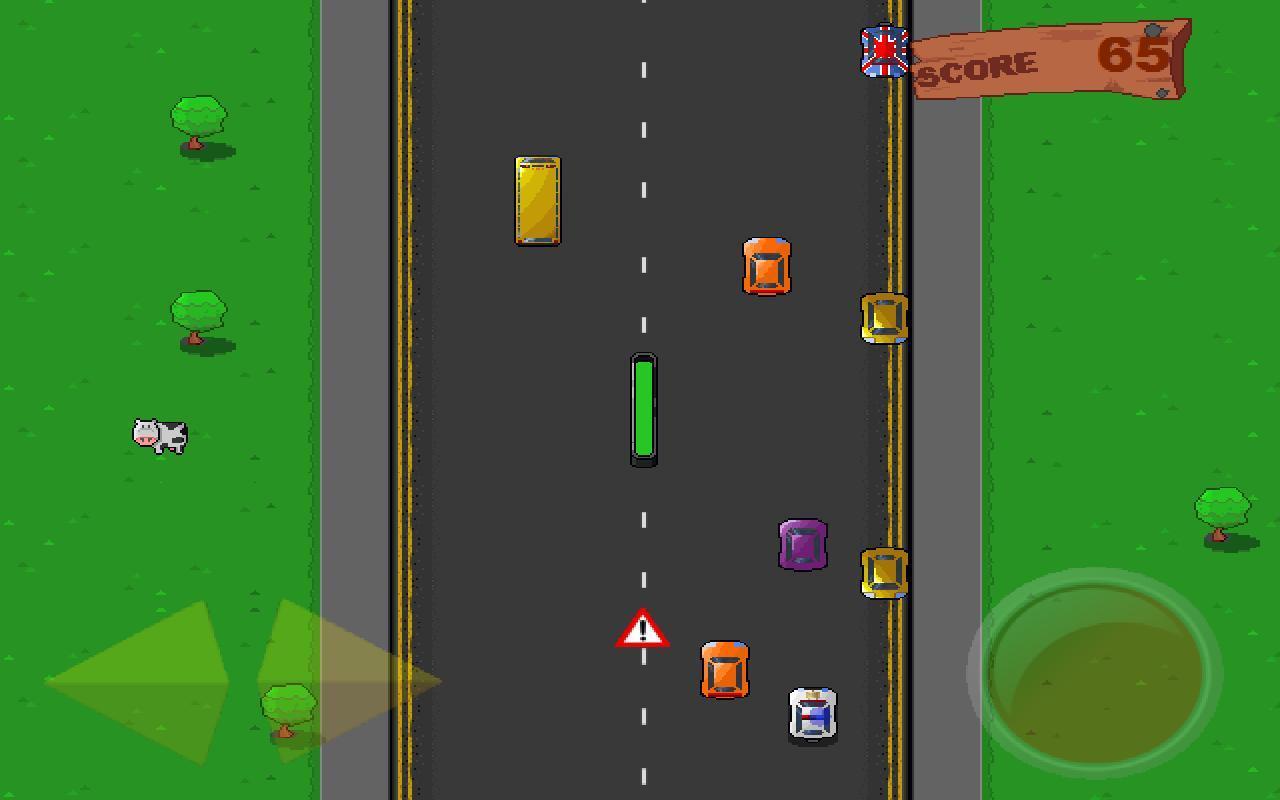The width and height of the screenshot is (1280, 800).
Task: Tap the yellow bus at the top
Action: 538,200
